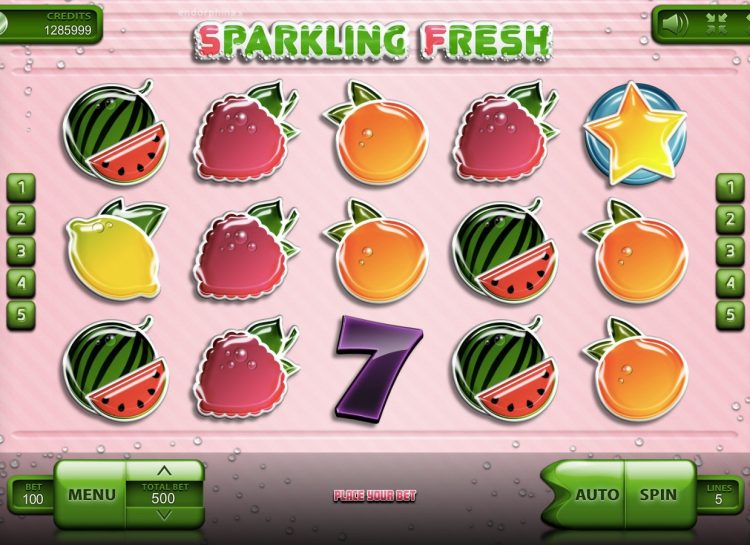Increase total bet with the up arrow
The height and width of the screenshot is (545, 750).
coord(165,469)
